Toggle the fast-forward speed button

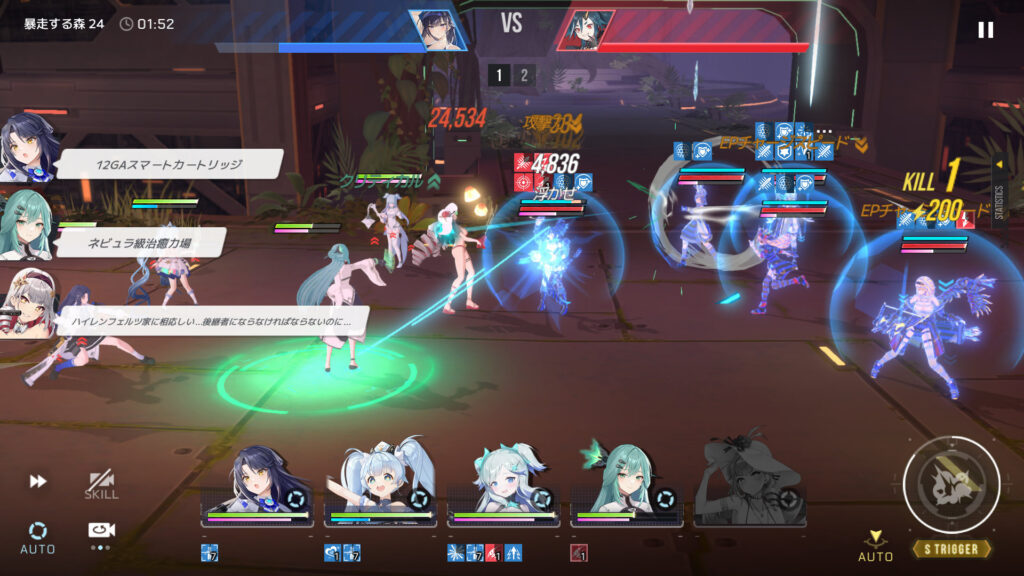[38, 481]
